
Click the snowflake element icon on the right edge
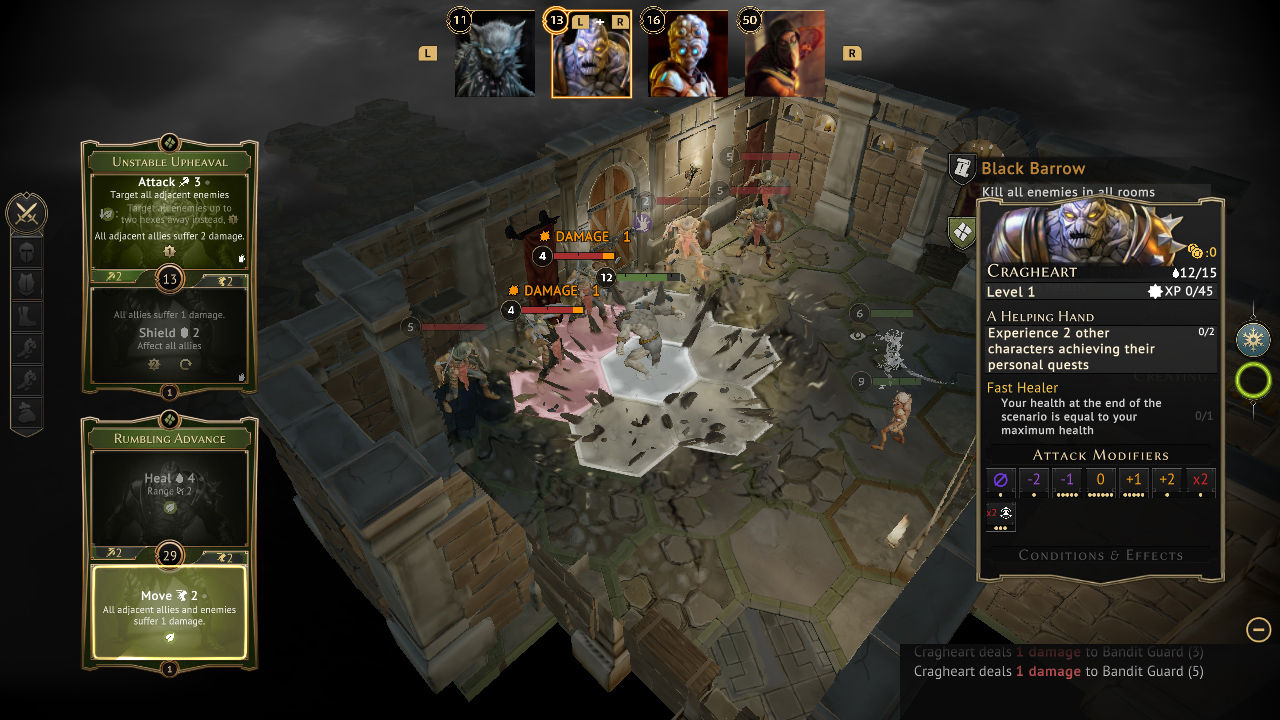tap(1254, 339)
